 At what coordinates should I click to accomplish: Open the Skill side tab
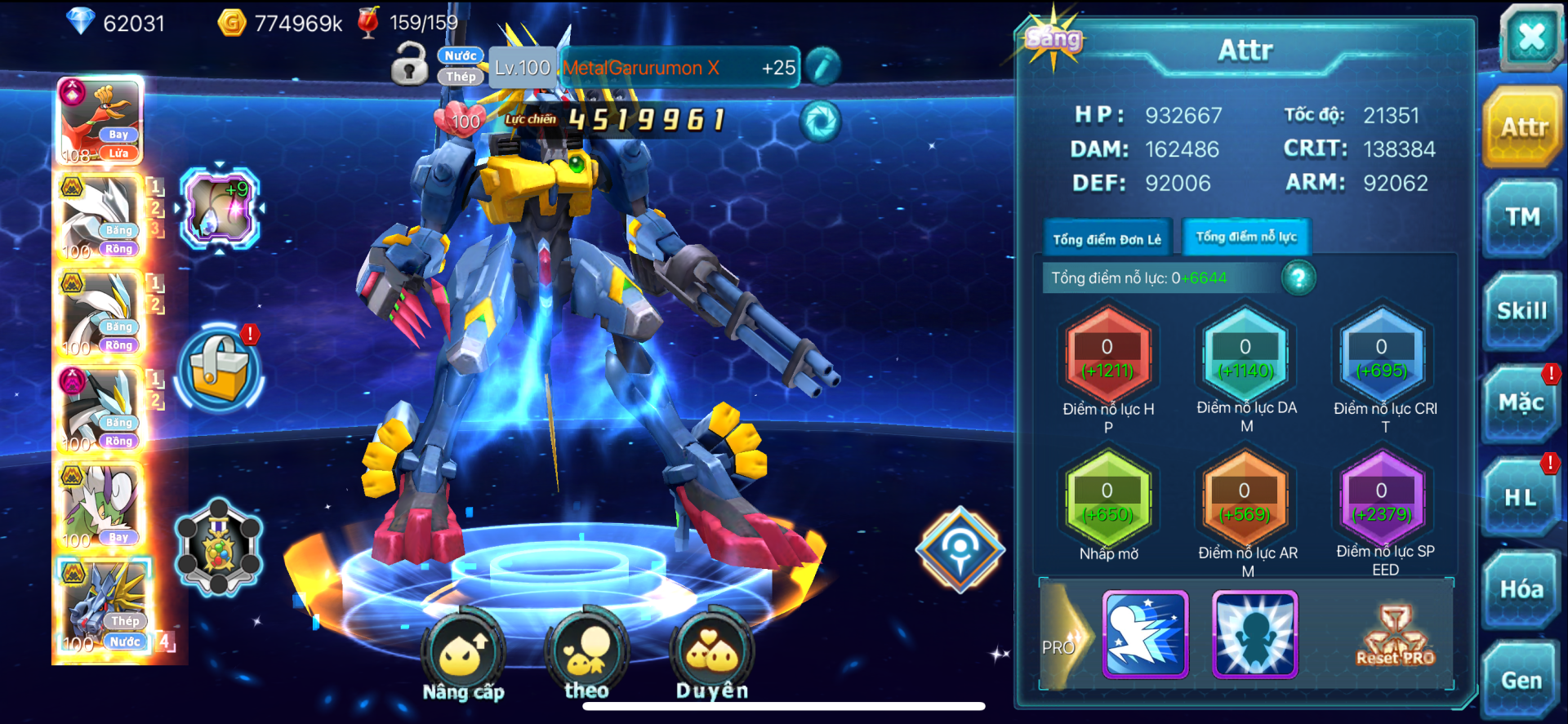pyautogui.click(x=1522, y=311)
